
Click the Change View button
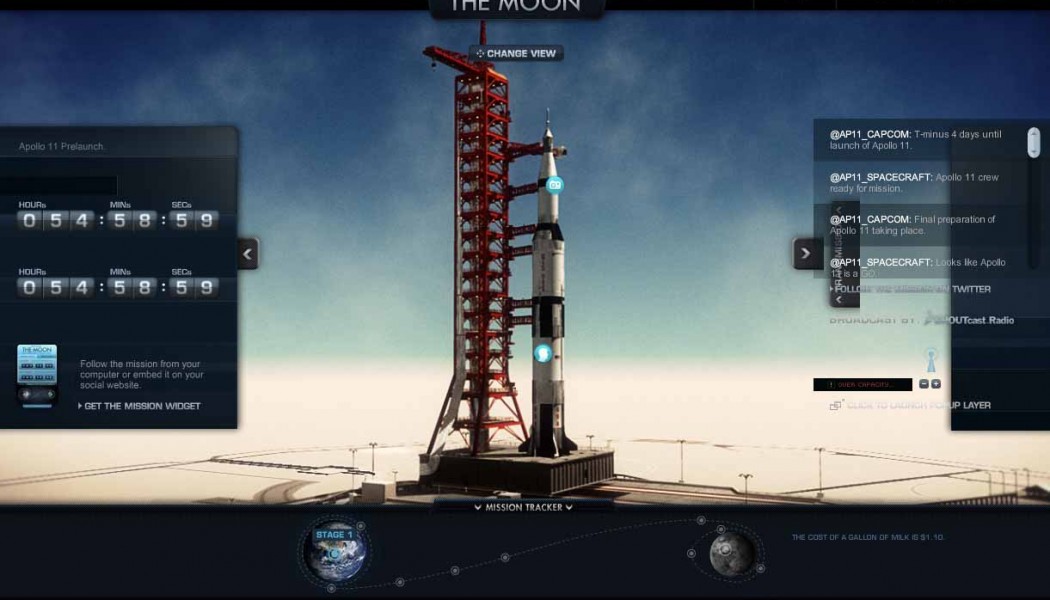click(x=516, y=53)
